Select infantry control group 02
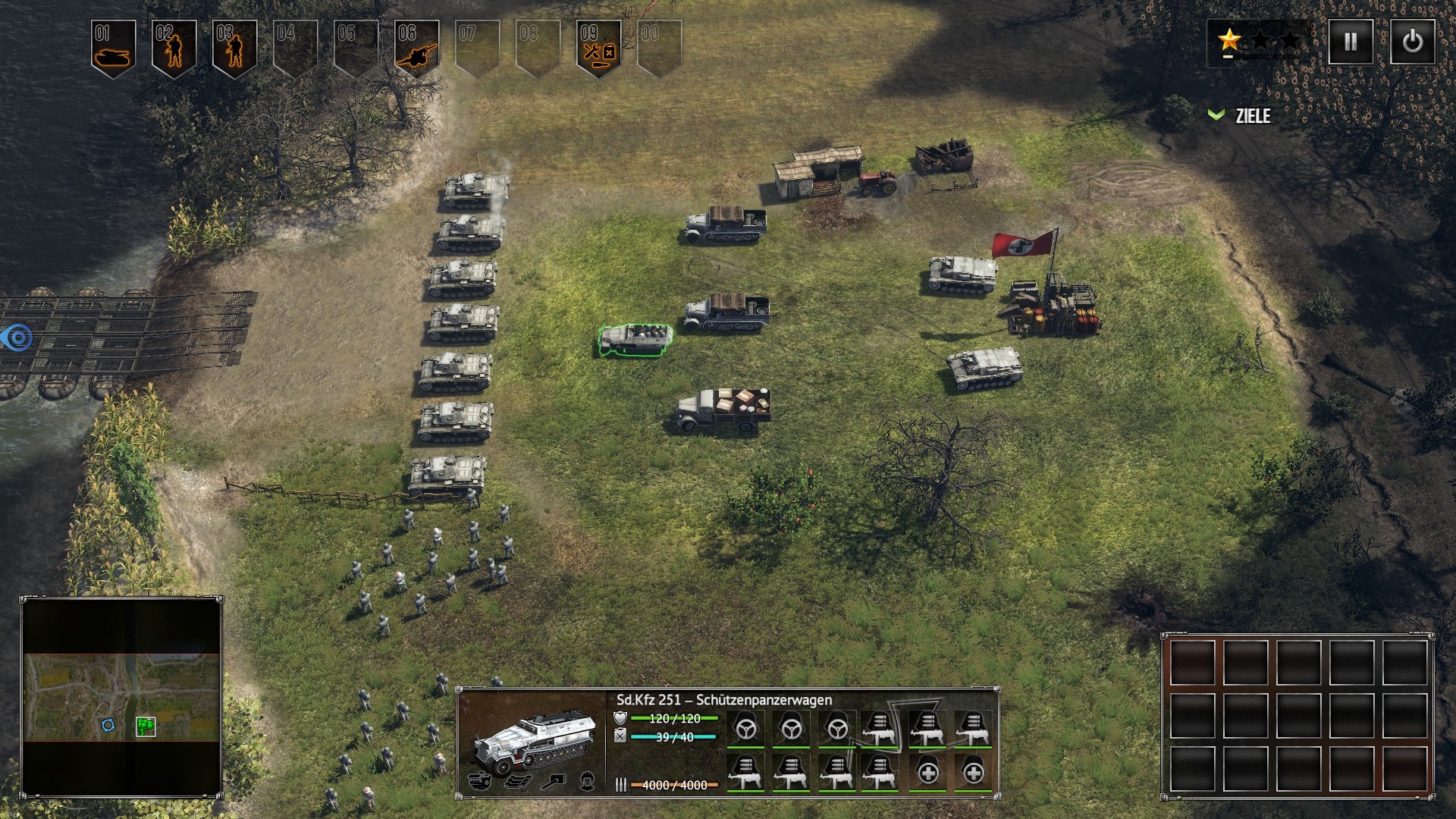Viewport: 1456px width, 819px height. [174, 48]
